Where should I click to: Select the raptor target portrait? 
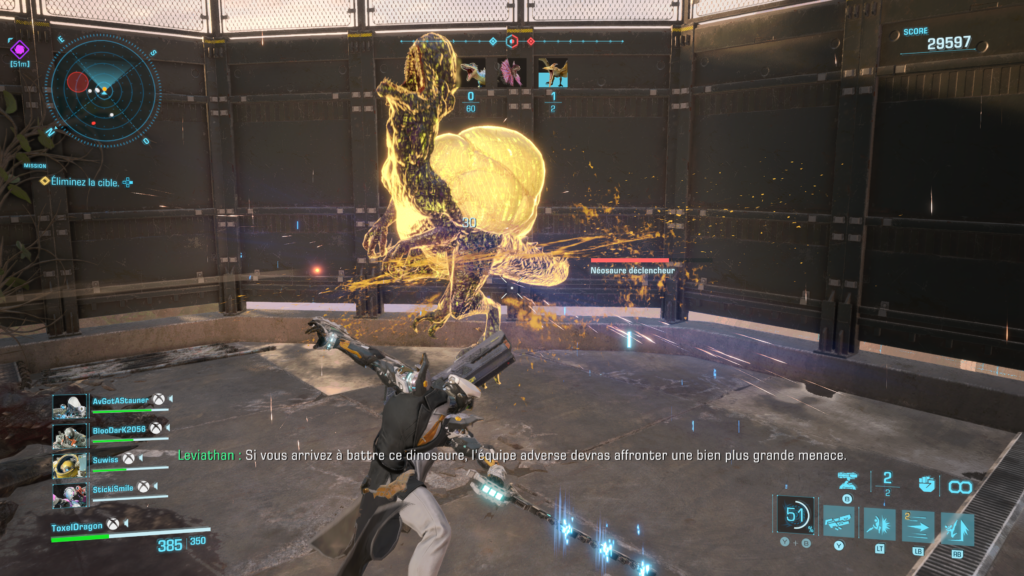tap(471, 72)
